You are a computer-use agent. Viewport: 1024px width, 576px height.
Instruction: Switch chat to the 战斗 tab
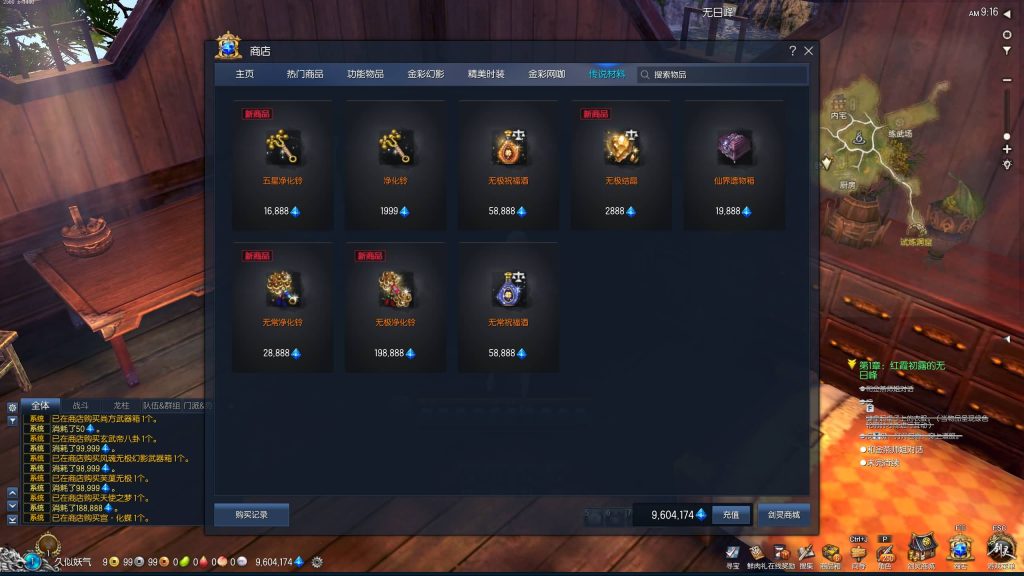click(80, 406)
